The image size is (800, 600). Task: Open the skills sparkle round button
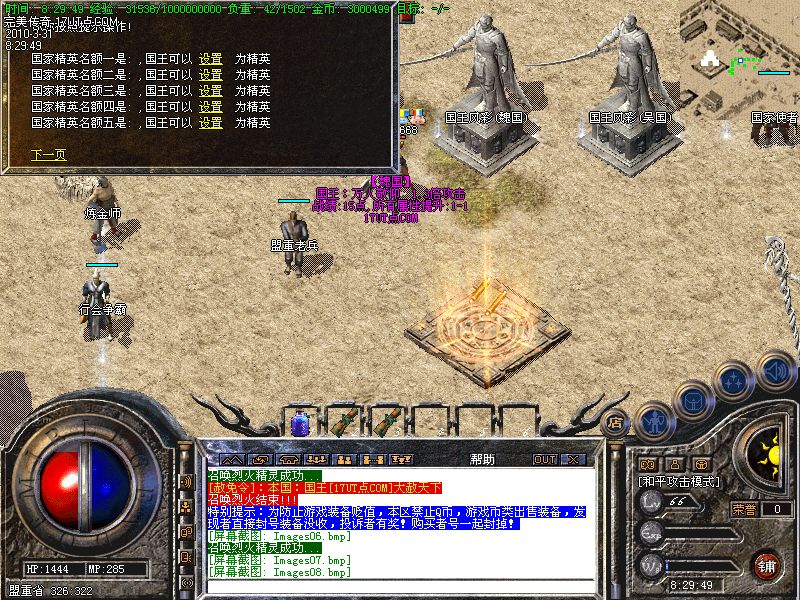(734, 380)
